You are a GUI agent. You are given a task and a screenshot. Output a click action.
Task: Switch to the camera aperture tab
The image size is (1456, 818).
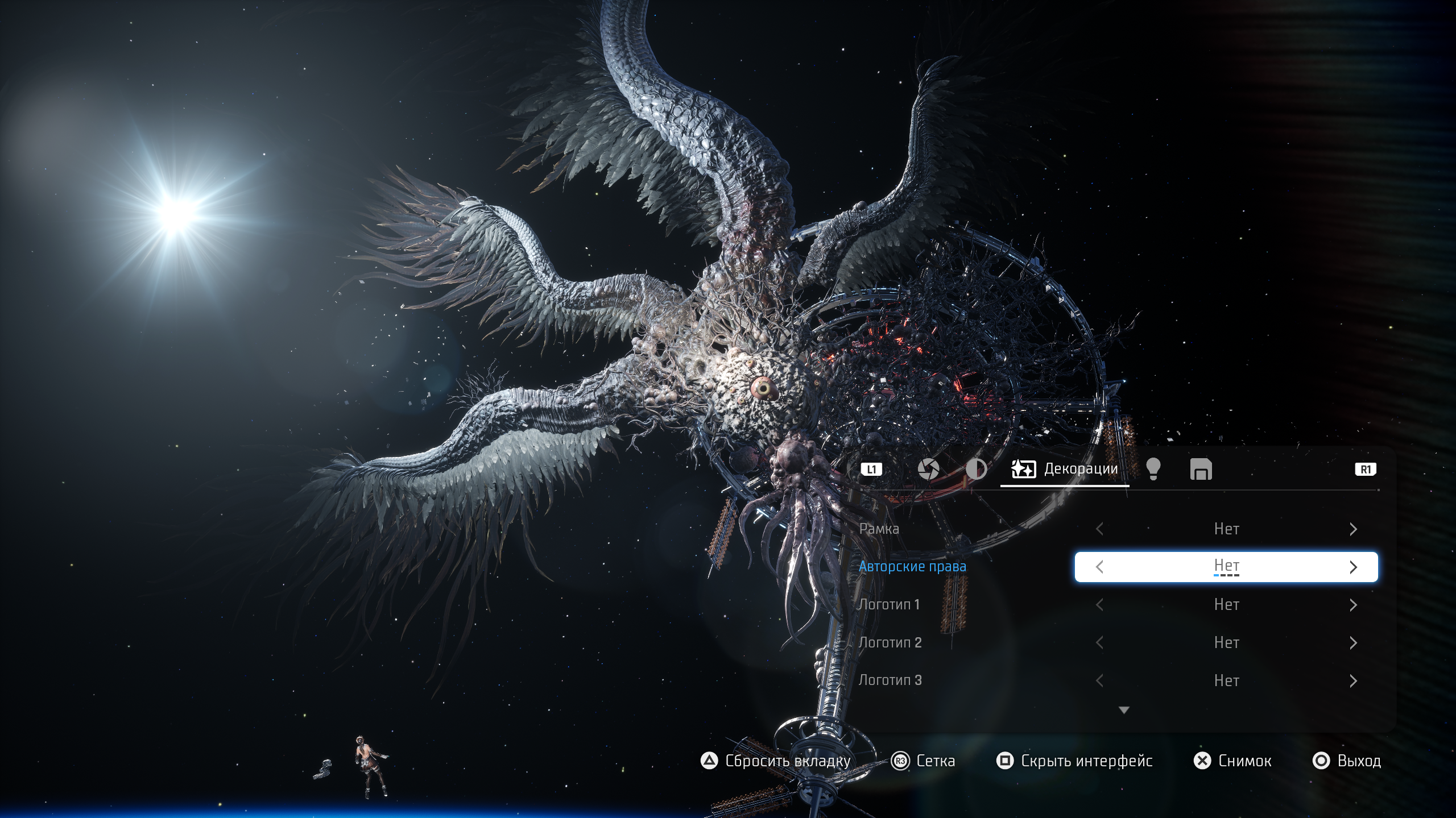[x=928, y=470]
